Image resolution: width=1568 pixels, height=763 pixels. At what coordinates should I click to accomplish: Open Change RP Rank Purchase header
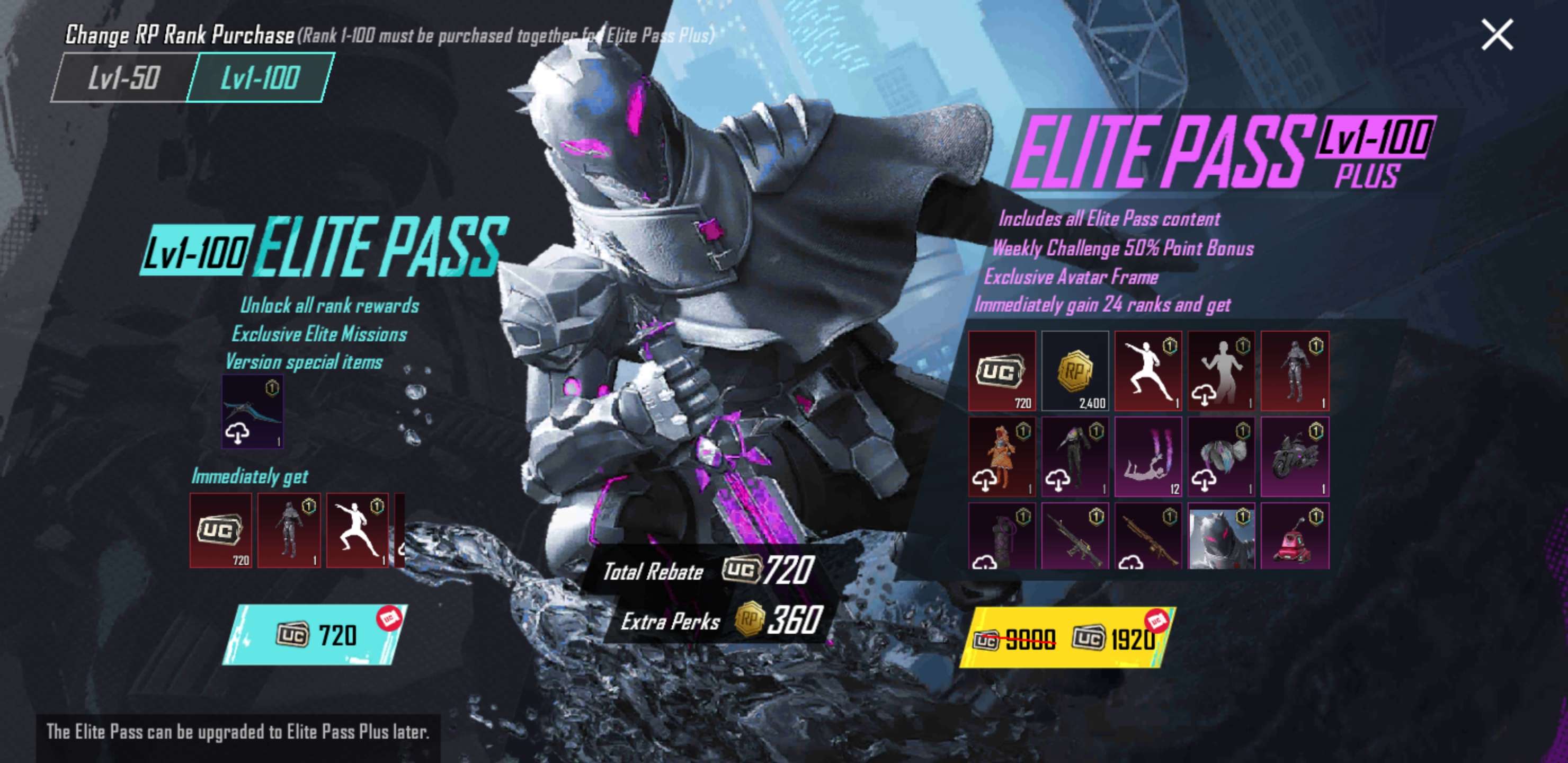click(176, 36)
